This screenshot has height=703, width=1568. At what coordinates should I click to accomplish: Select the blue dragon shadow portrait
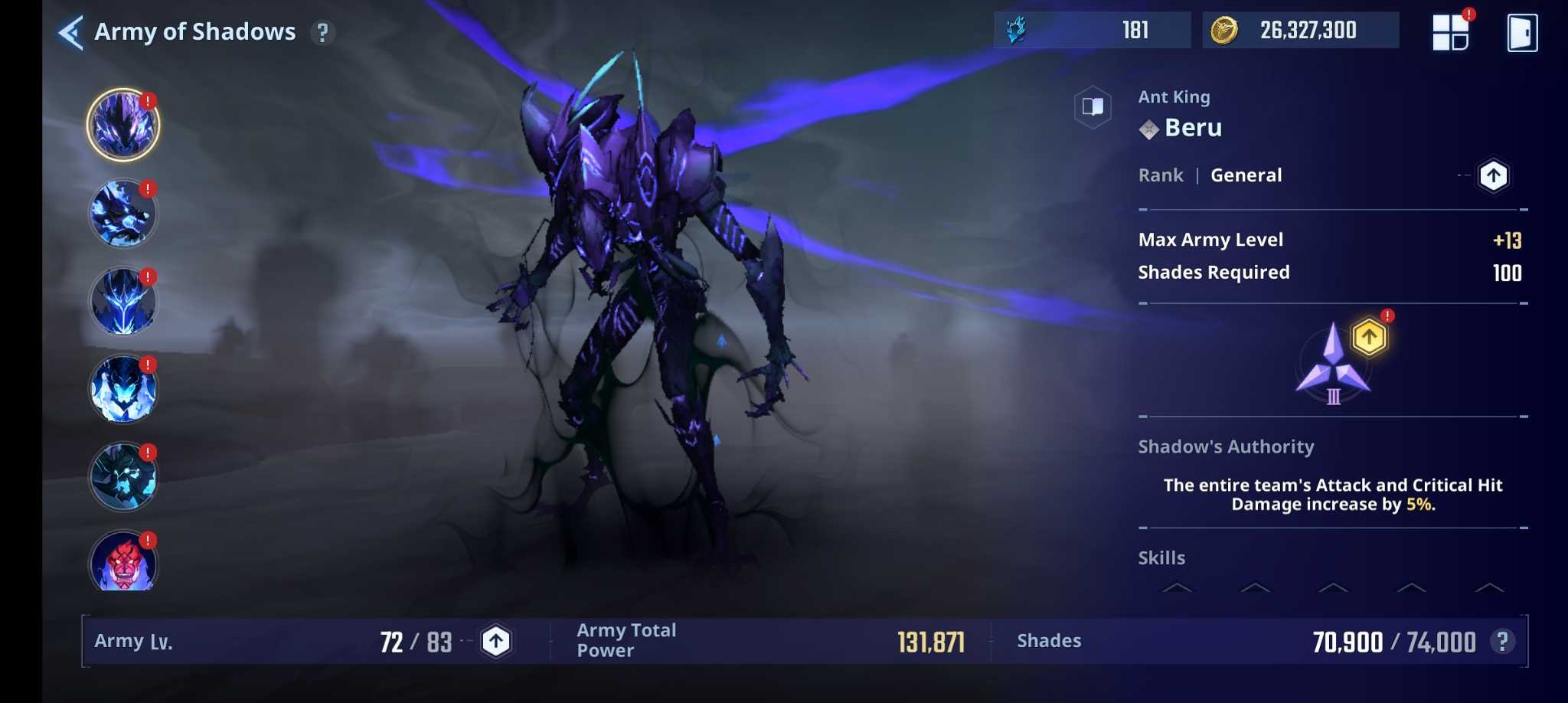click(122, 214)
